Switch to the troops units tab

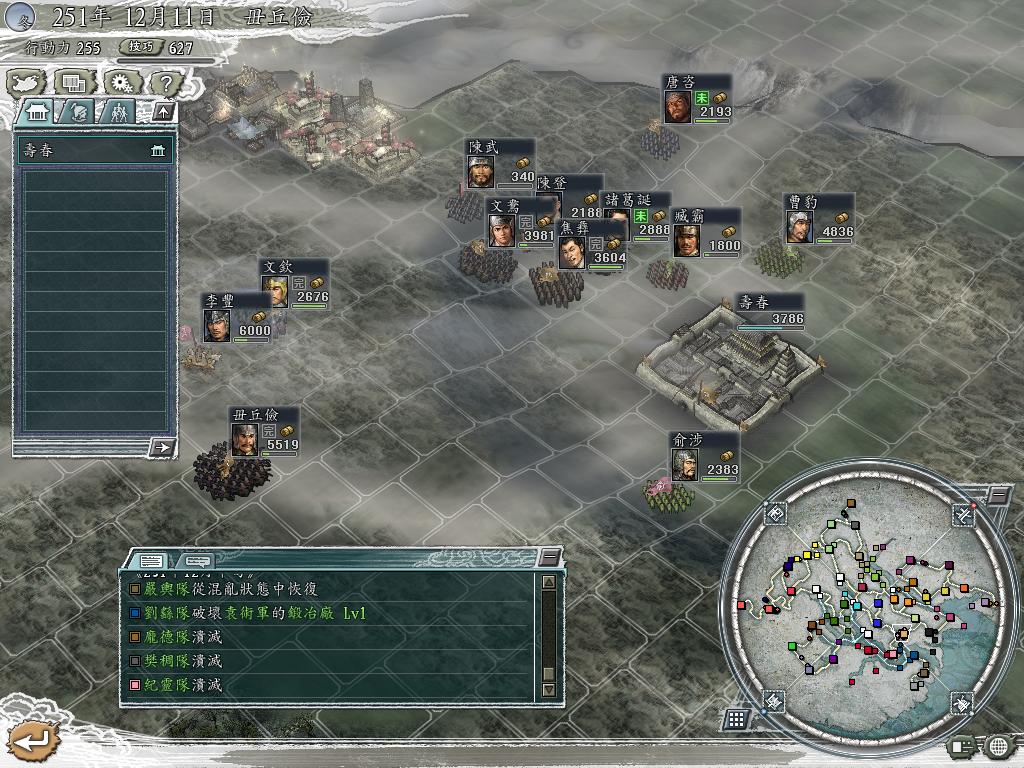click(119, 111)
